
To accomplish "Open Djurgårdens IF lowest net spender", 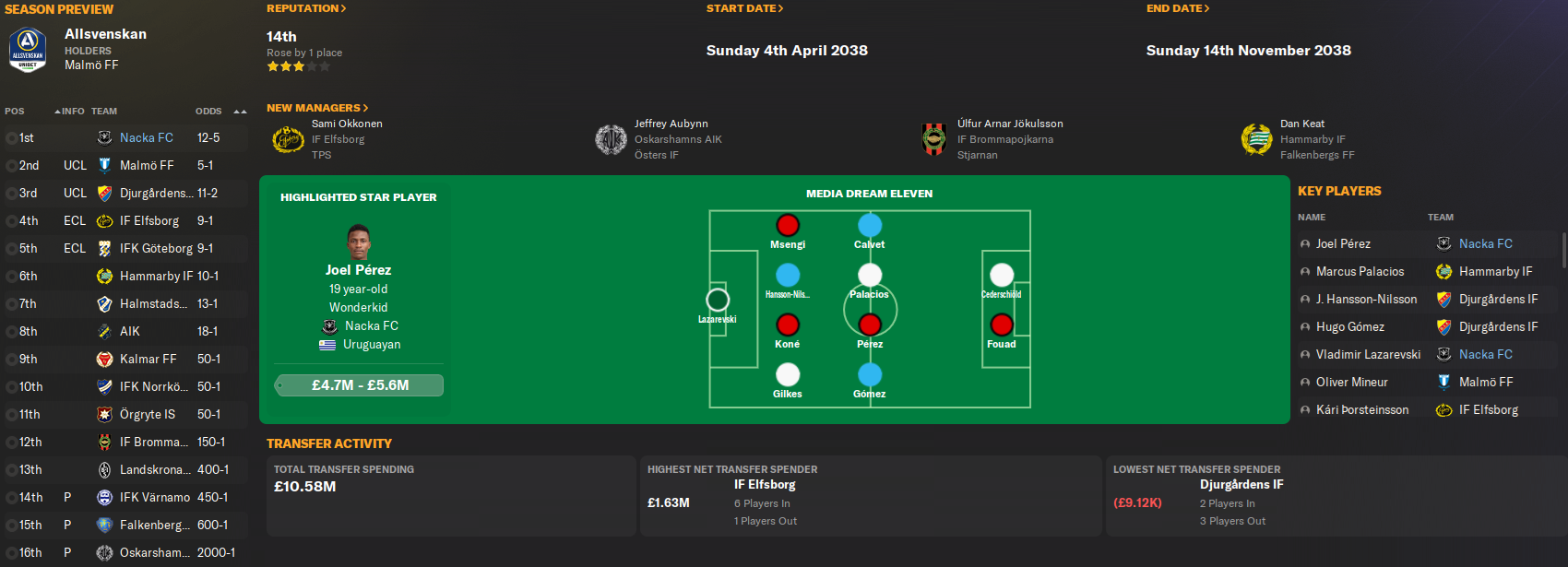I will click(x=1241, y=484).
